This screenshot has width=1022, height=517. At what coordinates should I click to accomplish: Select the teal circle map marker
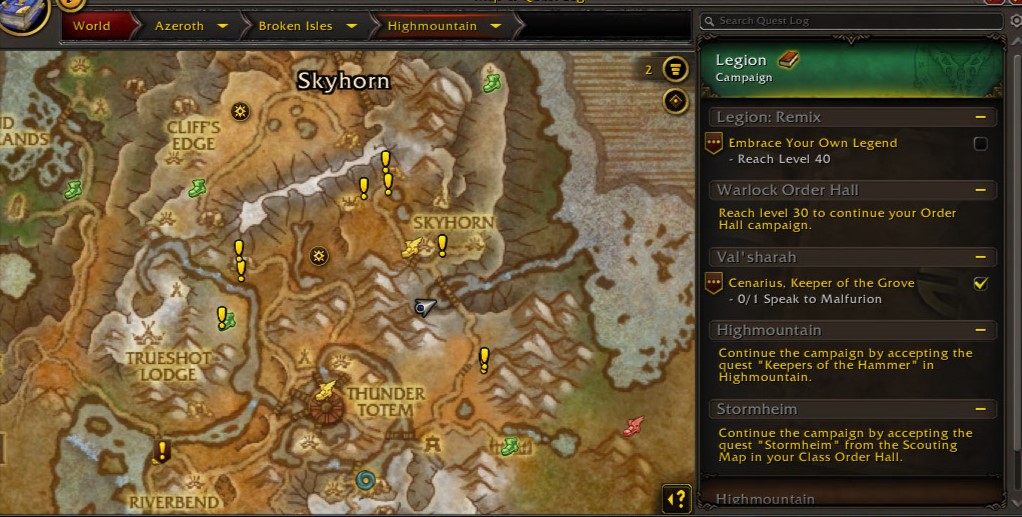tap(366, 481)
